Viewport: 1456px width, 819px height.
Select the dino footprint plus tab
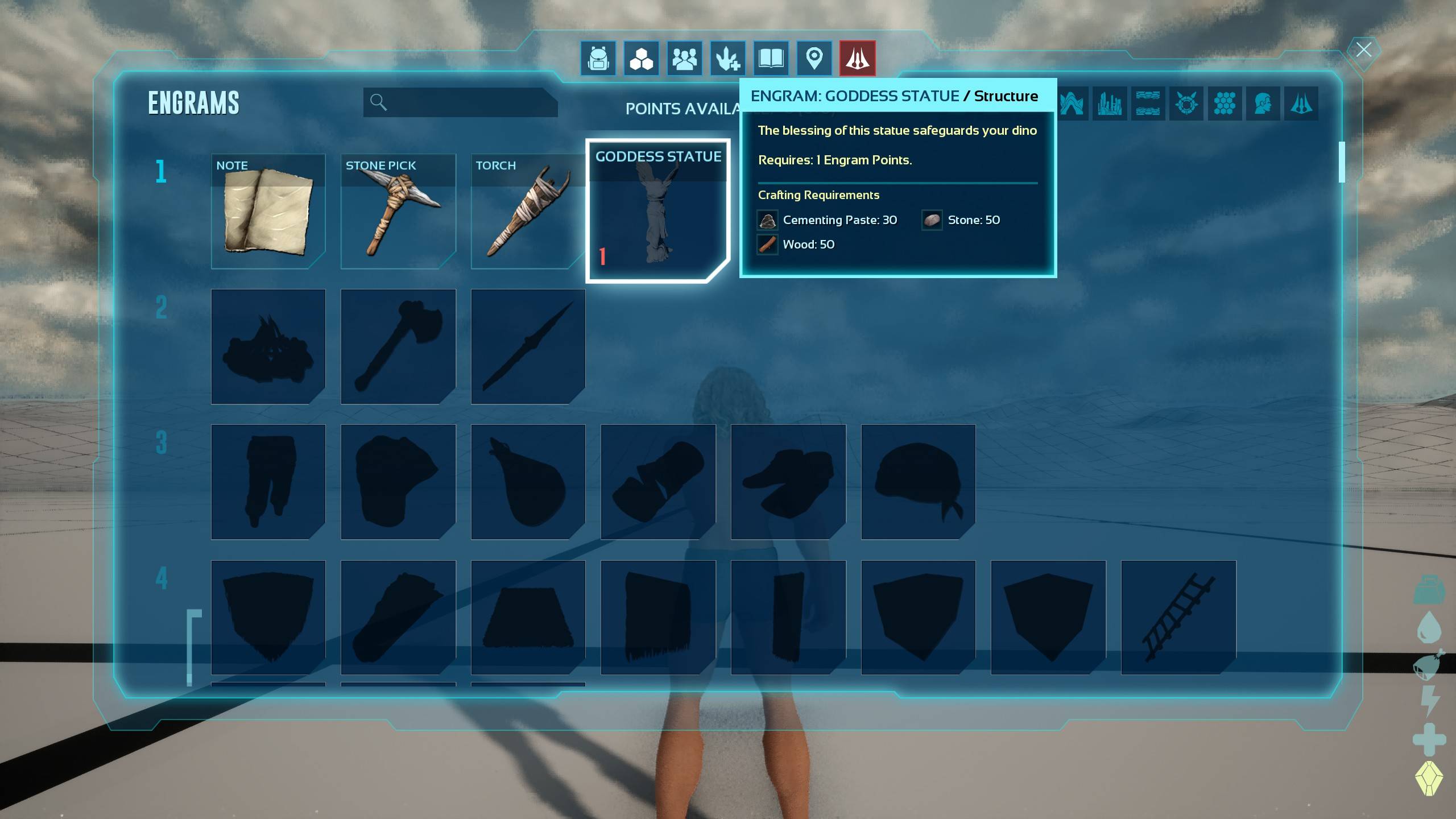[x=728, y=58]
